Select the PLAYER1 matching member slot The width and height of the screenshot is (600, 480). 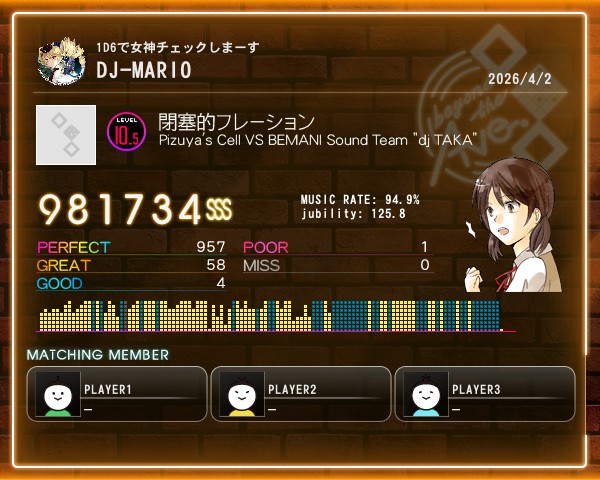pyautogui.click(x=117, y=394)
